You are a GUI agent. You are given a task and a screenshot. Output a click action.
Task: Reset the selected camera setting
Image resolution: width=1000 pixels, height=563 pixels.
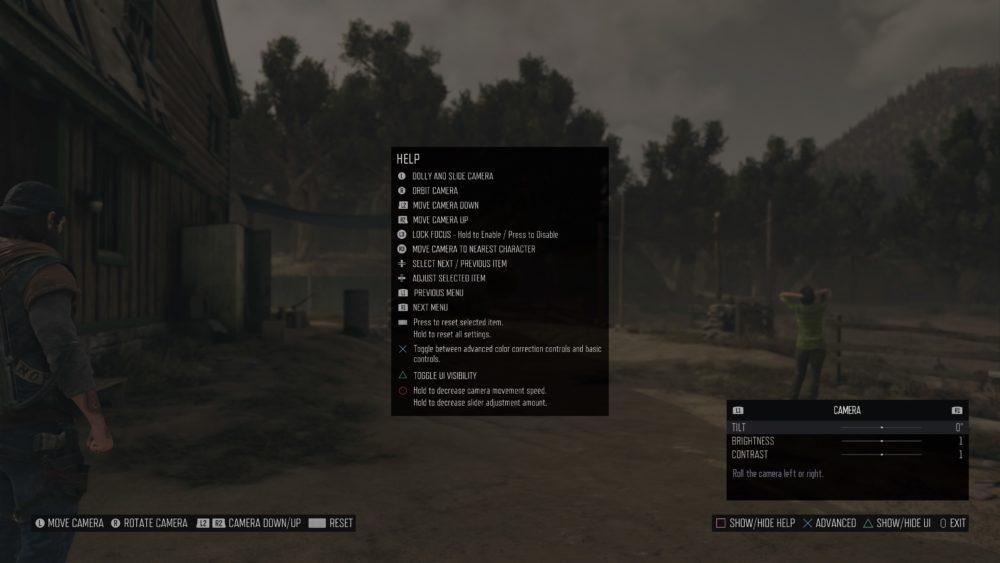[x=331, y=523]
